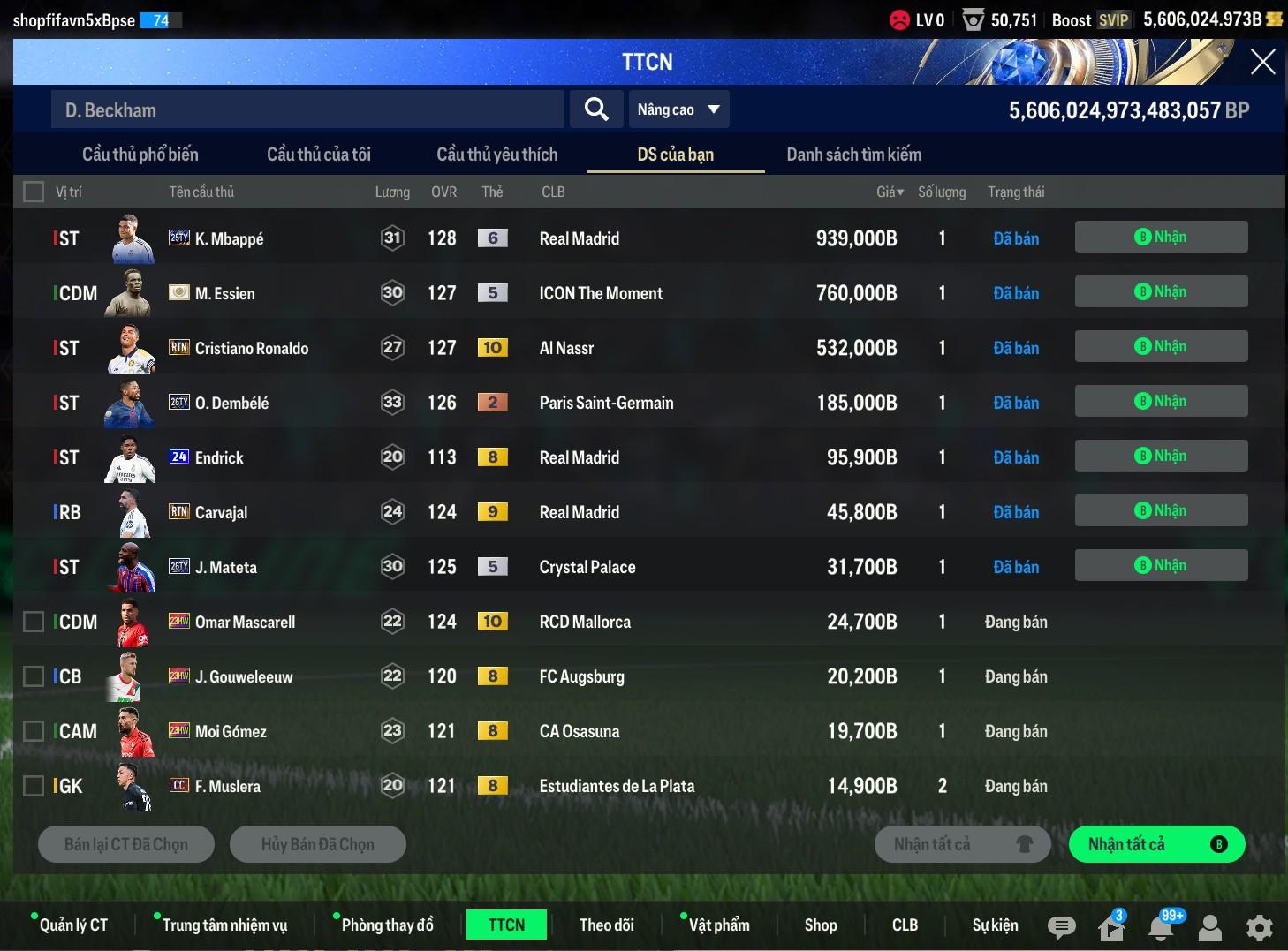Open the Nâng cao dropdown
This screenshot has height=951, width=1288.
click(678, 109)
